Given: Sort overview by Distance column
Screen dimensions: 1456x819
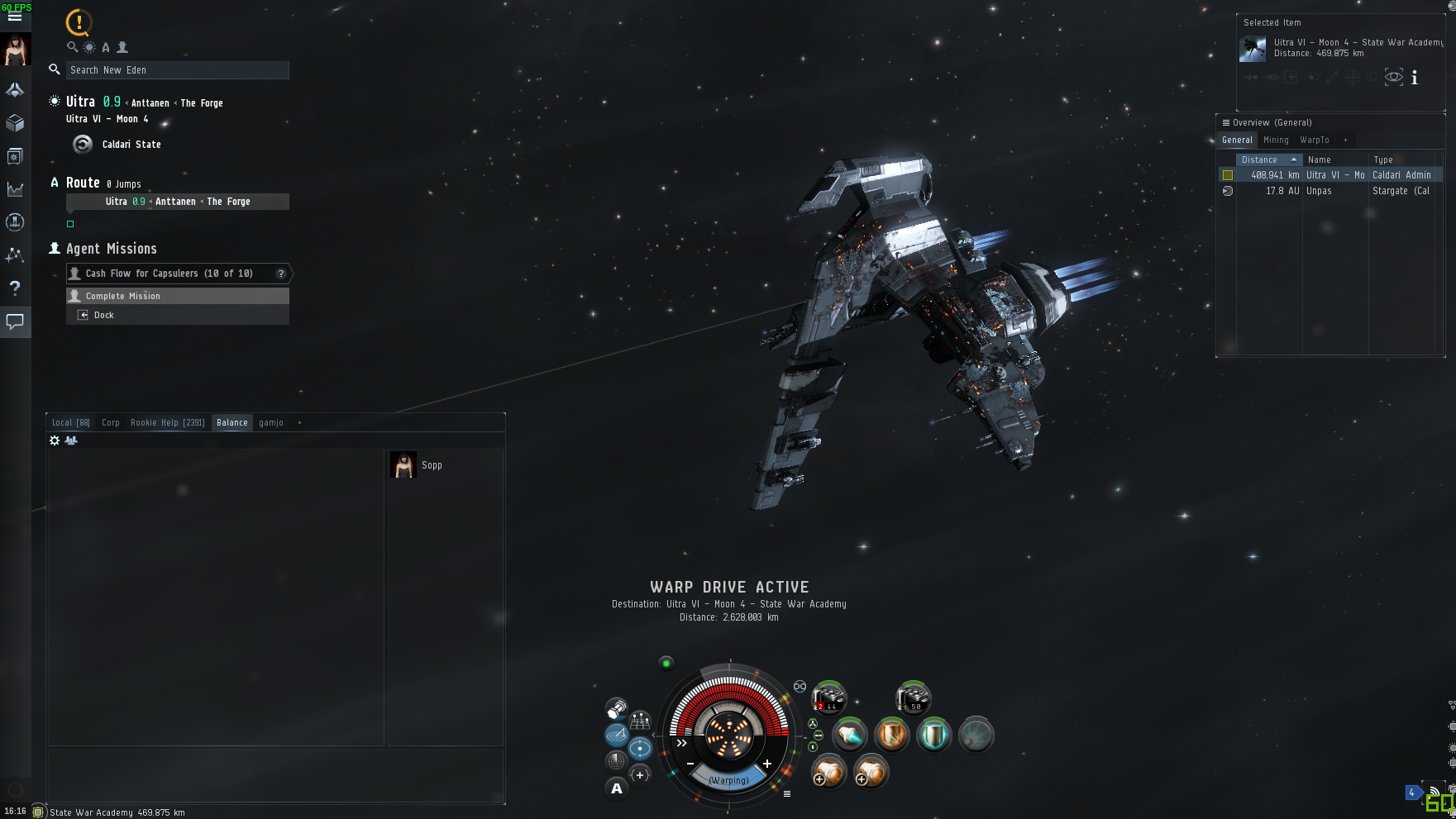Looking at the screenshot, I should [x=1260, y=160].
